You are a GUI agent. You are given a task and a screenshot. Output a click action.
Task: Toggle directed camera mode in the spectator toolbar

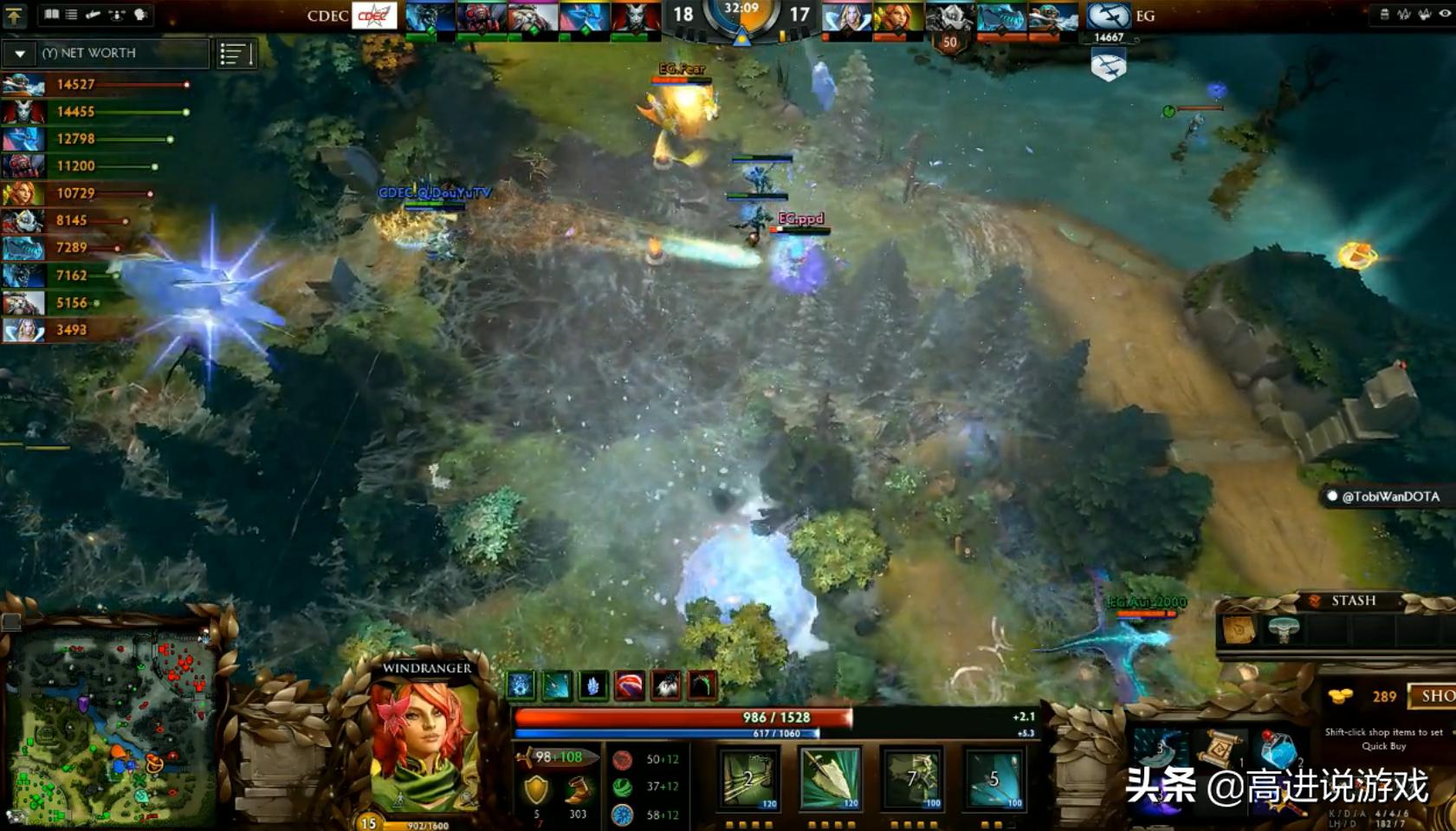click(x=93, y=14)
